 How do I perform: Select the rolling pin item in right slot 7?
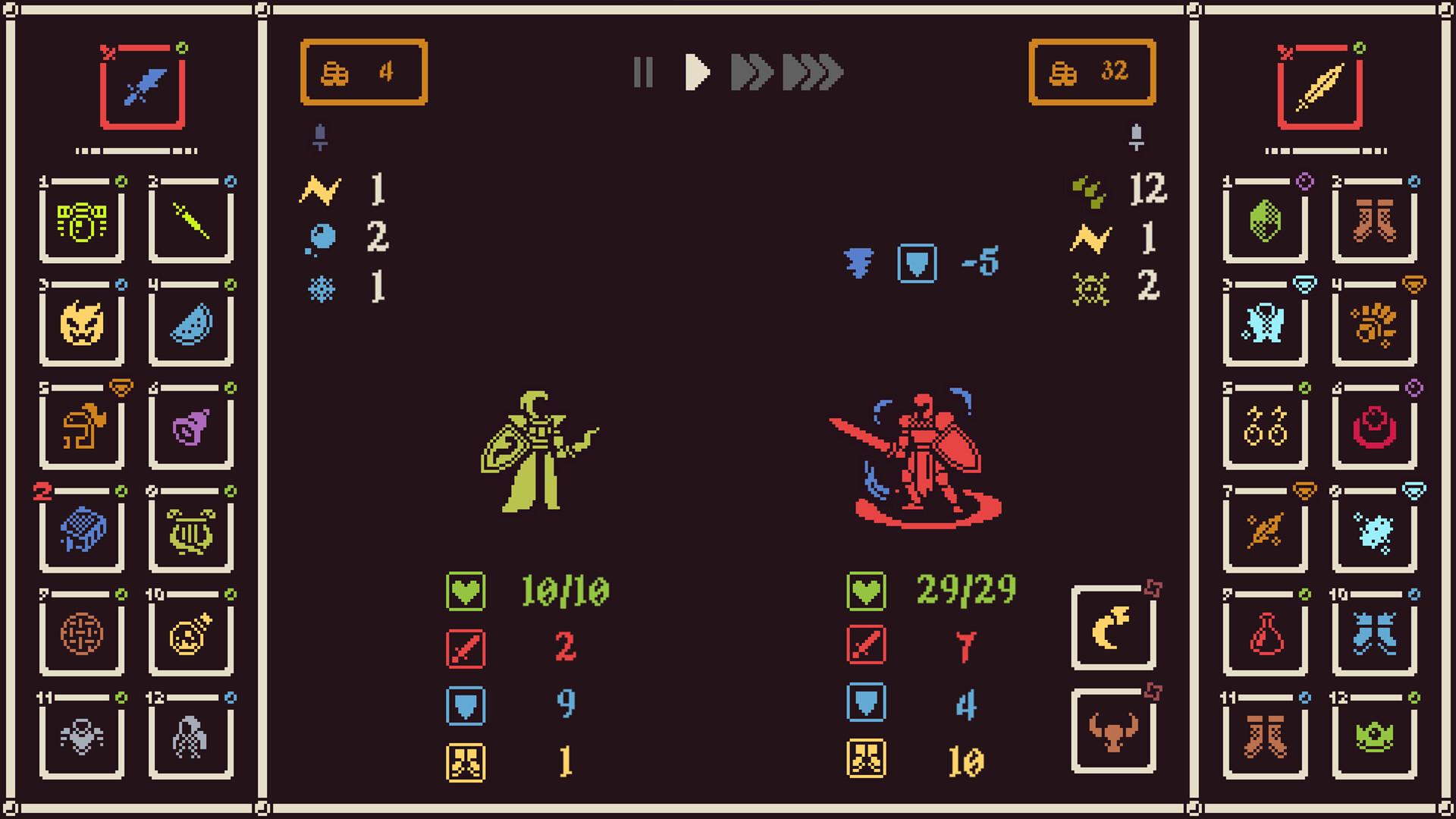tap(1265, 531)
